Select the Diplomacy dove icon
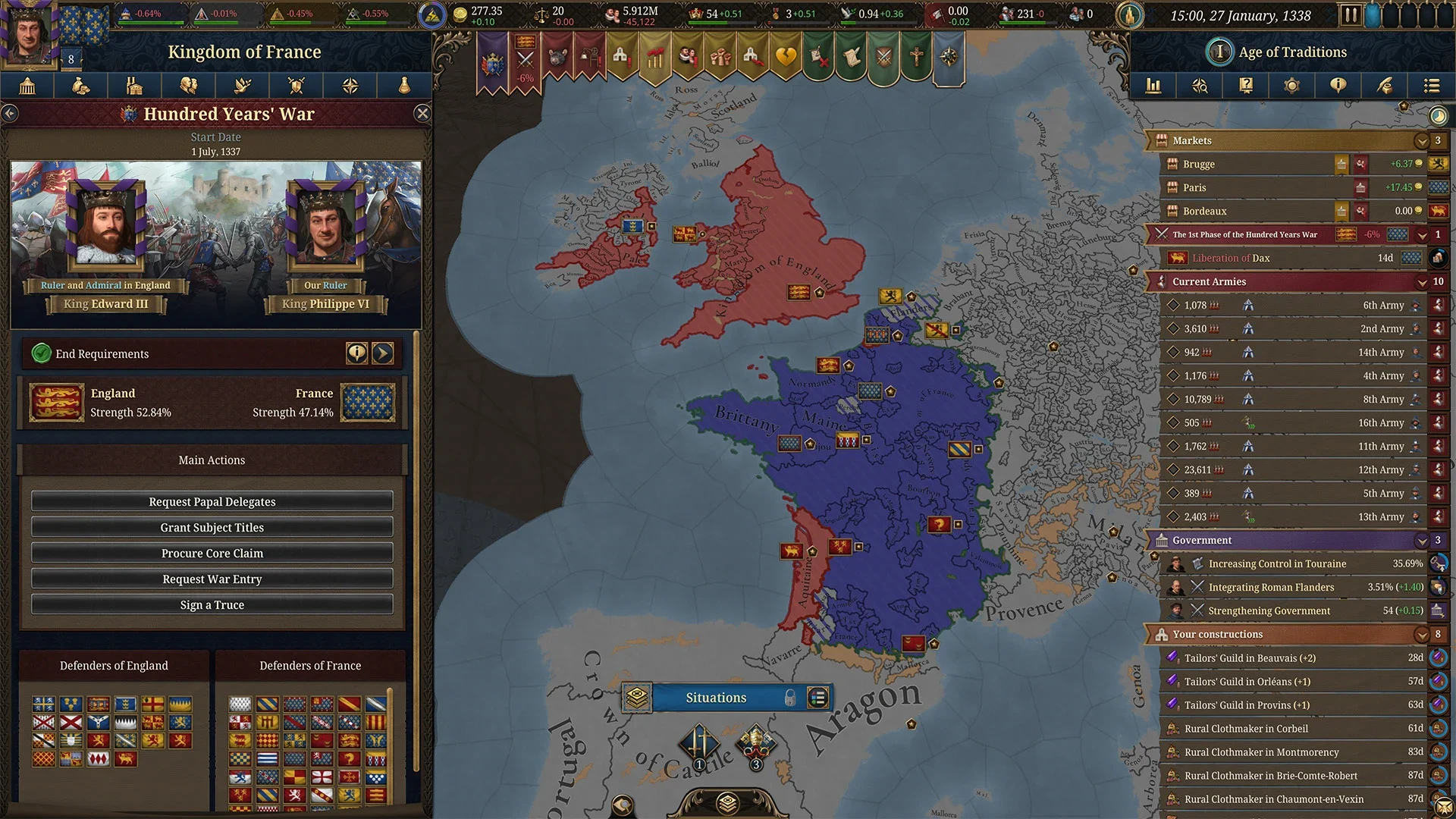Image resolution: width=1456 pixels, height=819 pixels. 242,86
